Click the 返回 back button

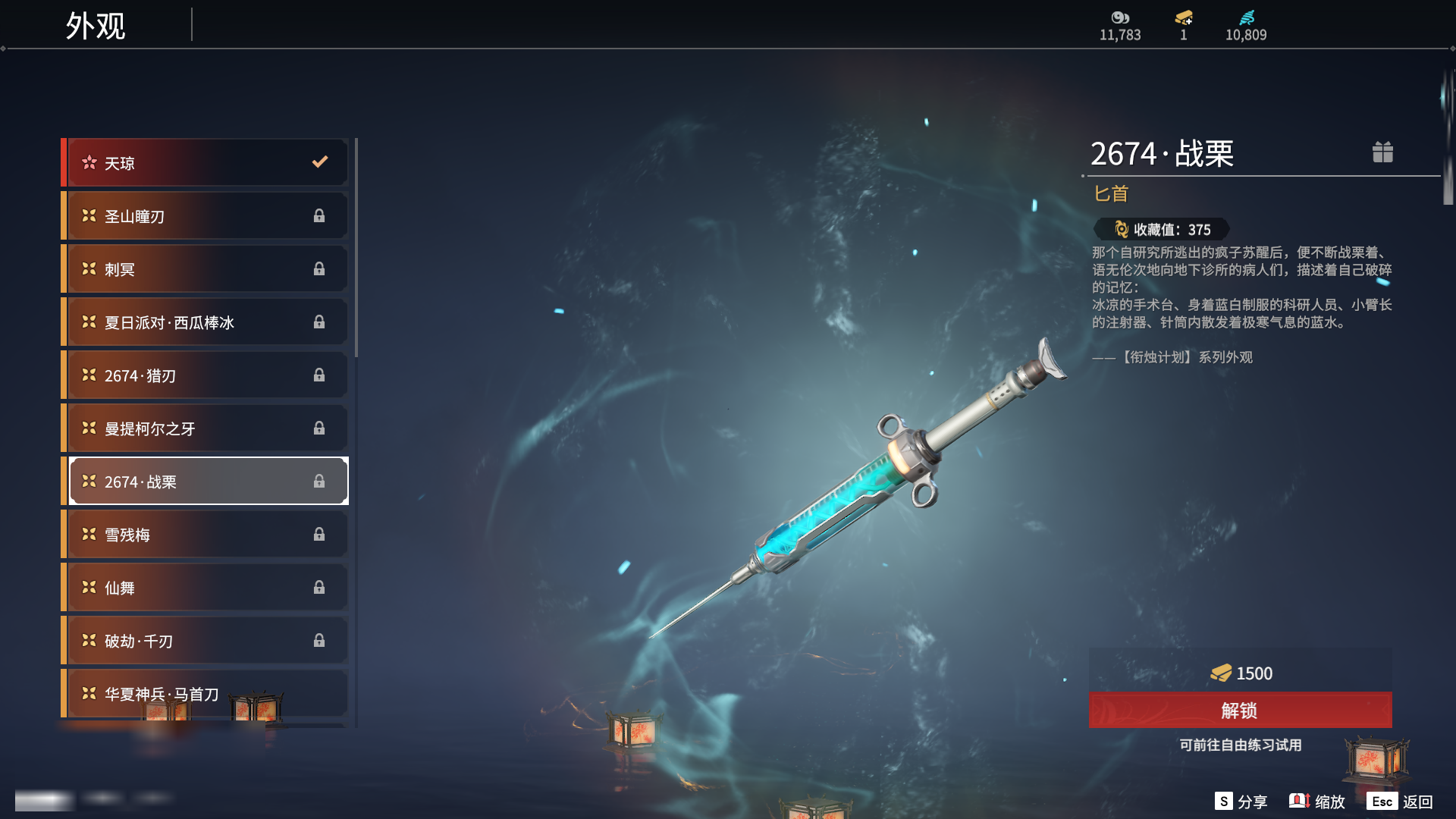point(1400,802)
